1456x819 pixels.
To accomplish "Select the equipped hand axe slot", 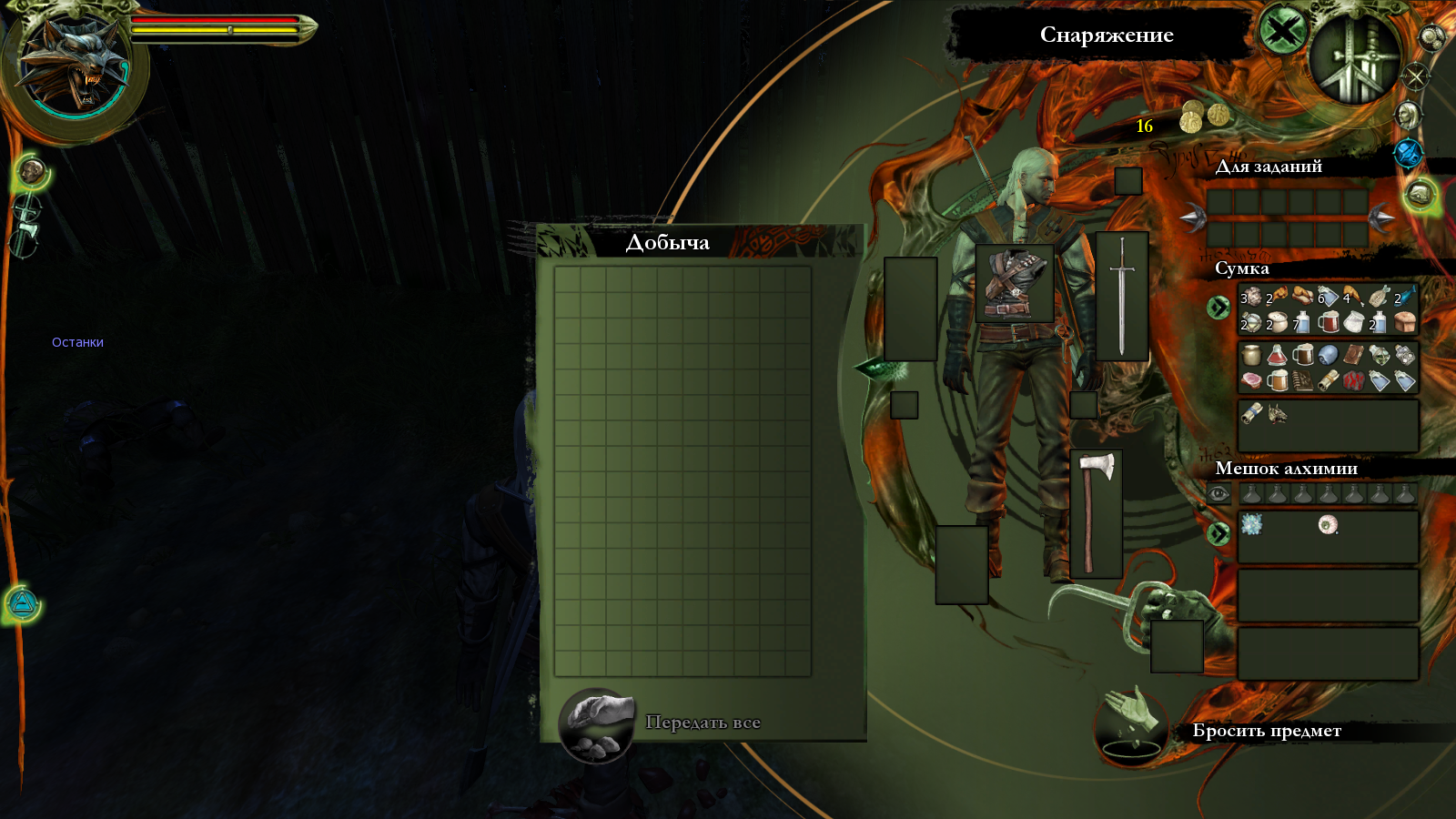I will pyautogui.click(x=1096, y=513).
